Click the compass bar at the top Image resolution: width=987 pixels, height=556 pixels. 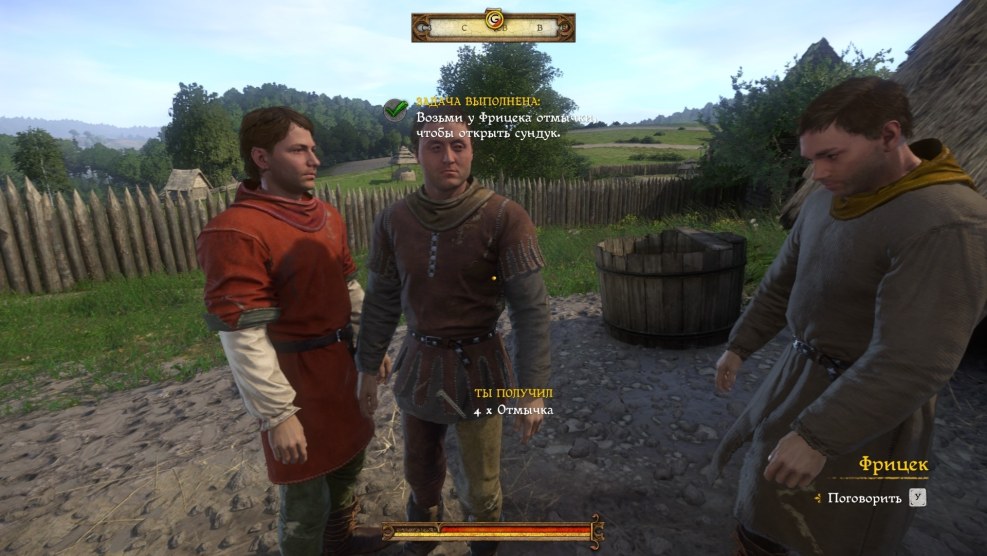click(x=493, y=27)
